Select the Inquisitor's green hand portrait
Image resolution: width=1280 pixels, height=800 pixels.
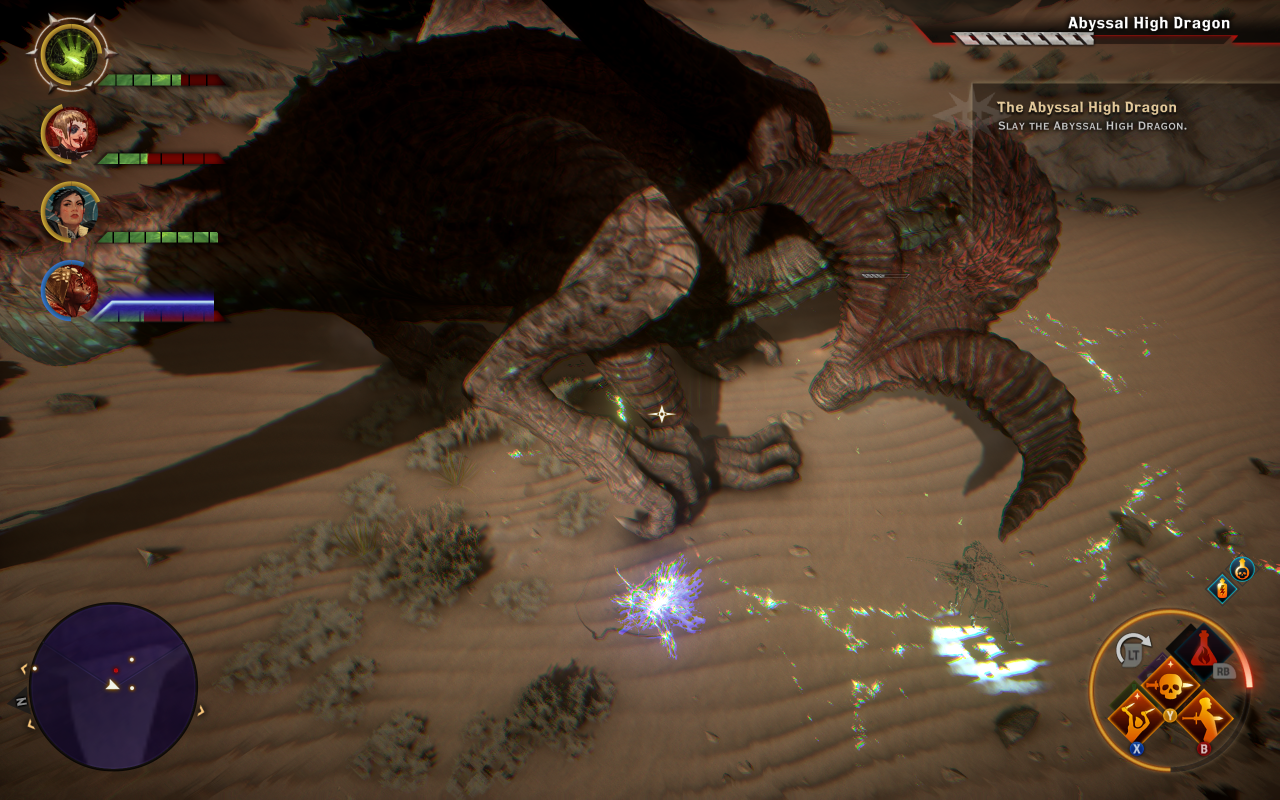coord(70,54)
